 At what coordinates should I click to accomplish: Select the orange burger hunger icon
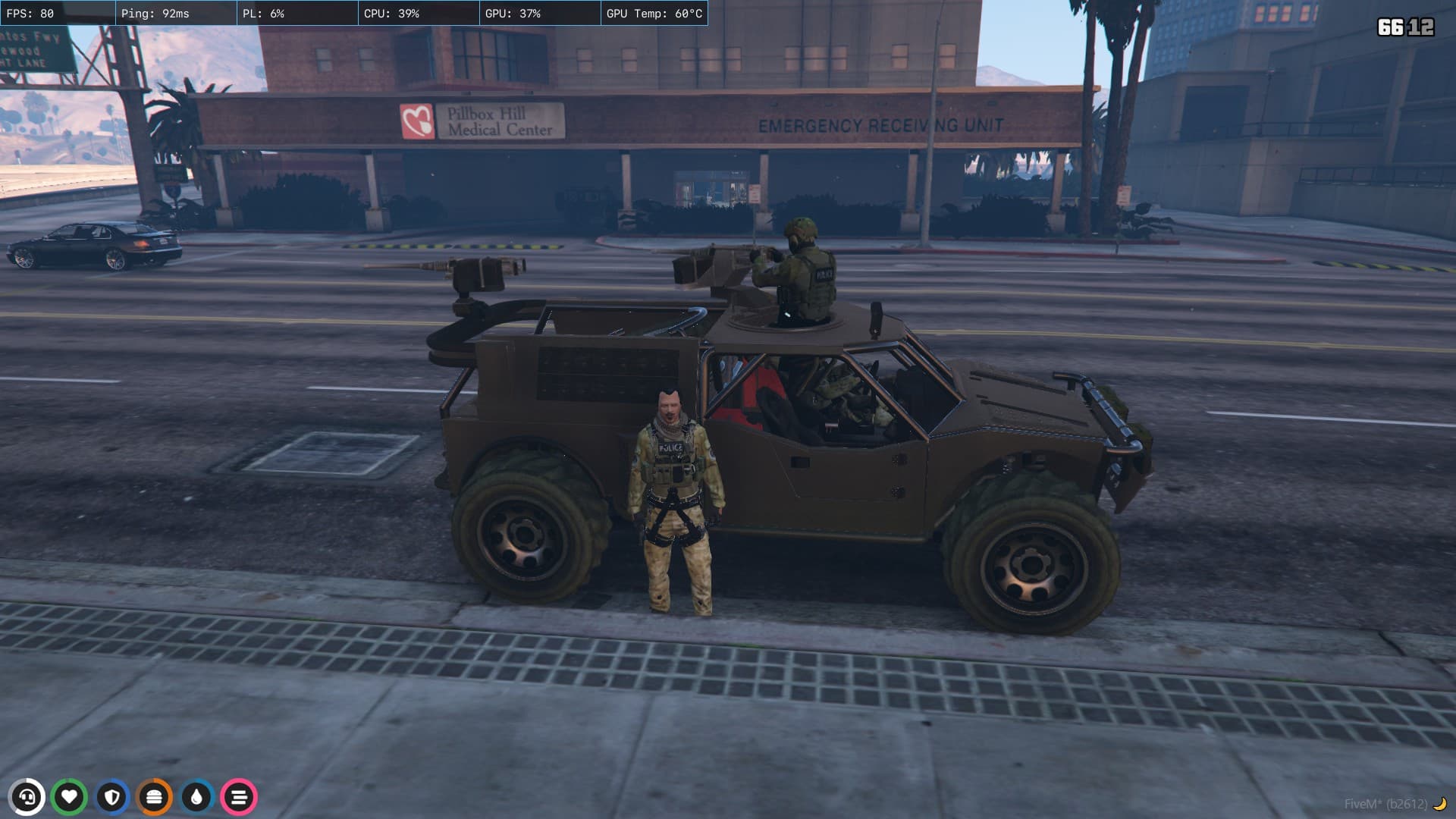(155, 797)
